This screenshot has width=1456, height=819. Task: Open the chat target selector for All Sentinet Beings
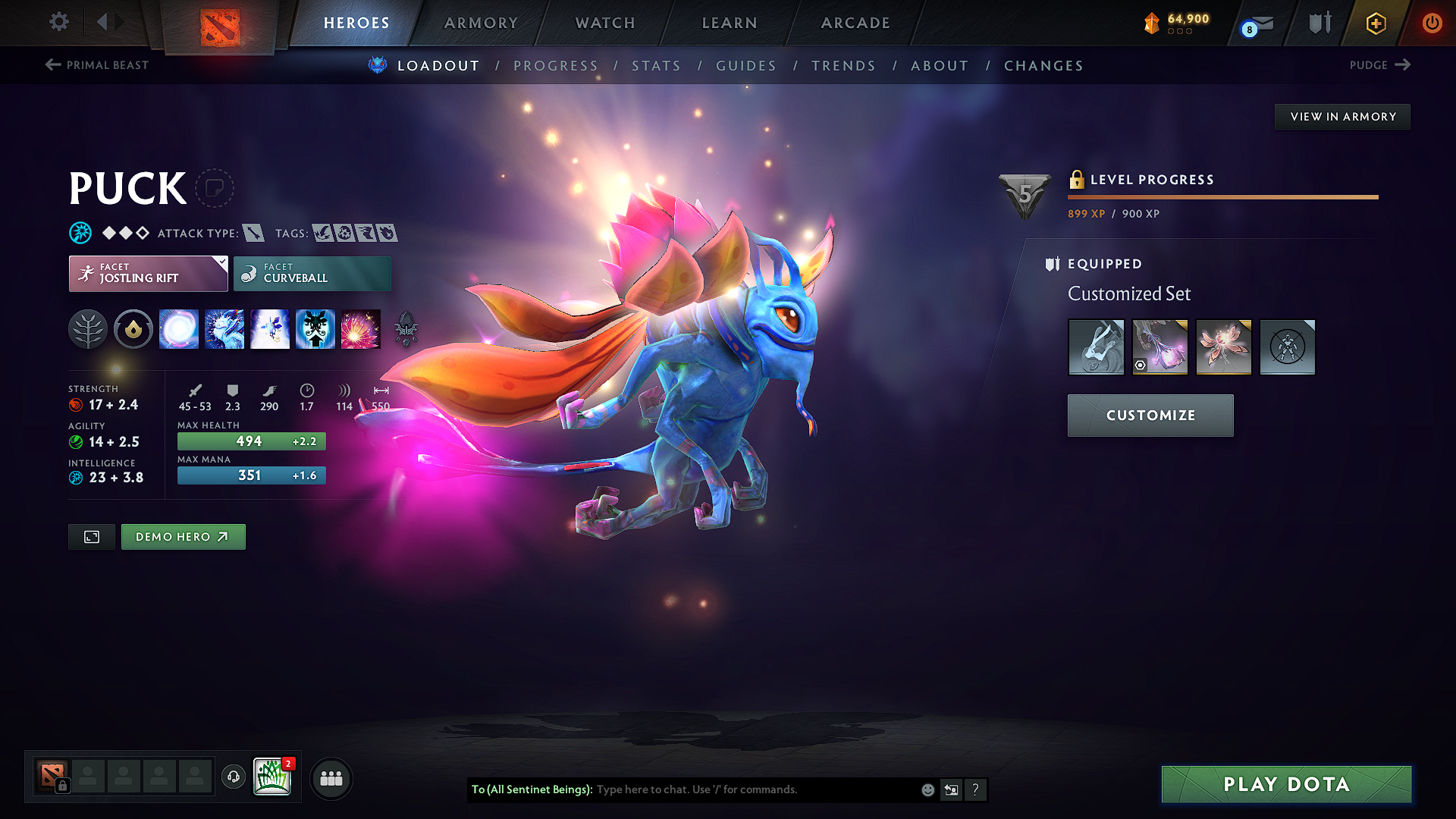tap(531, 789)
